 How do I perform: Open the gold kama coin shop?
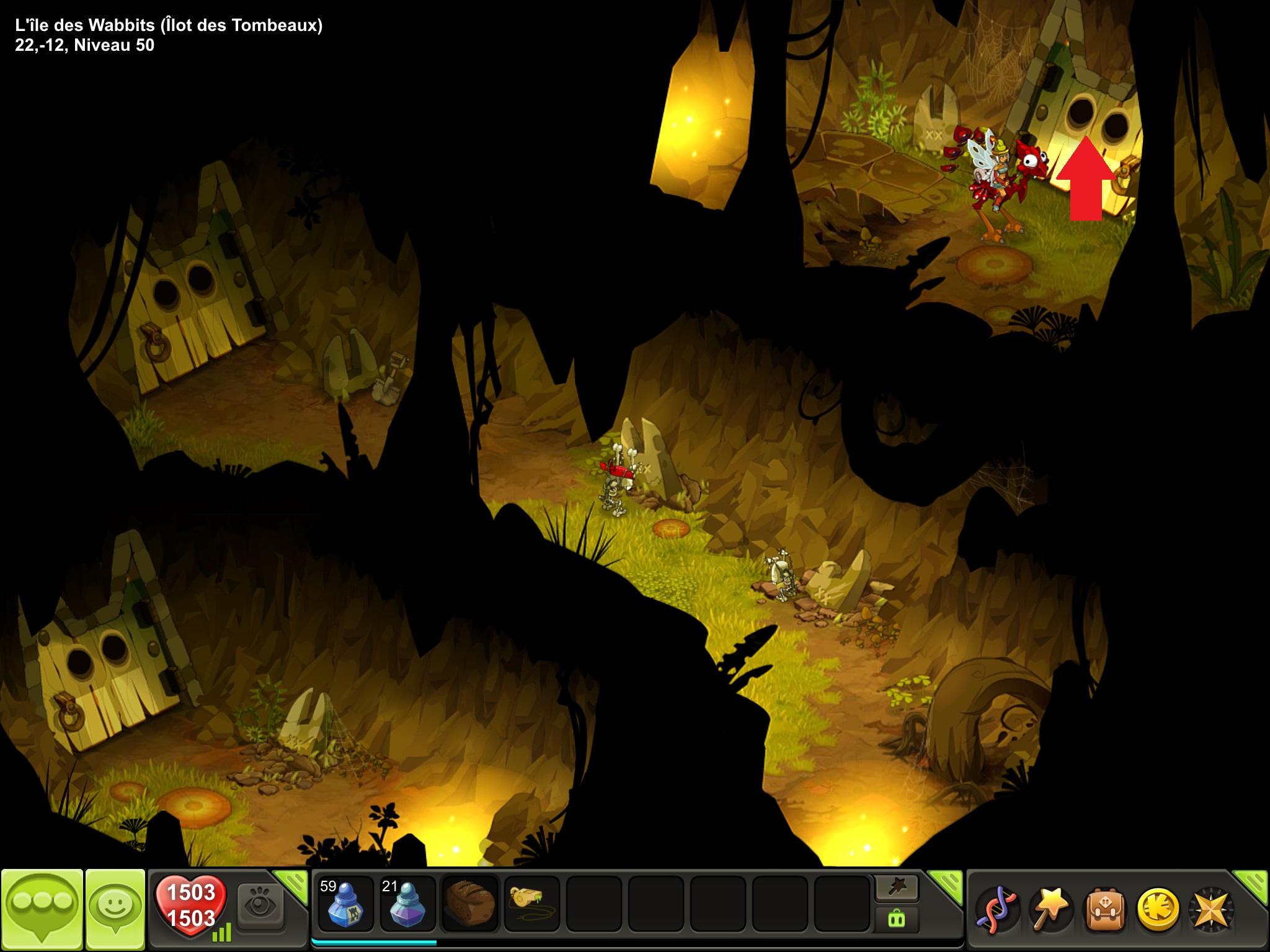coord(1157,909)
